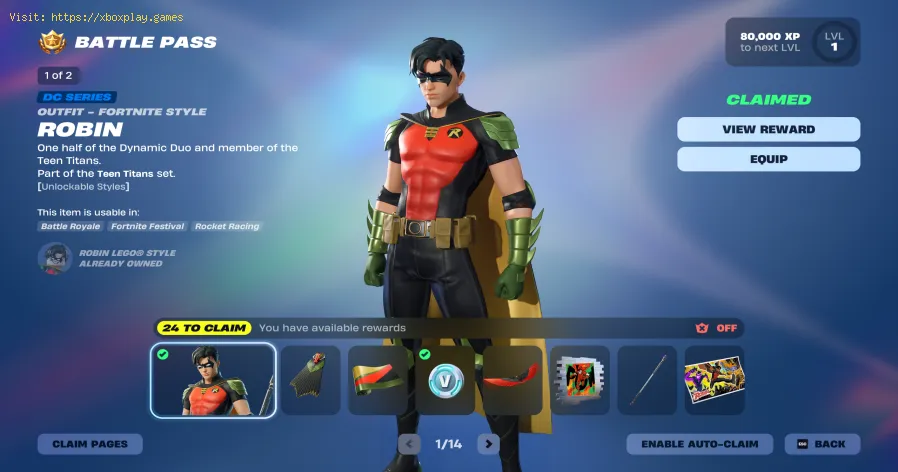Select the Robin outfit reward tile
This screenshot has width=898, height=472.
(213, 380)
